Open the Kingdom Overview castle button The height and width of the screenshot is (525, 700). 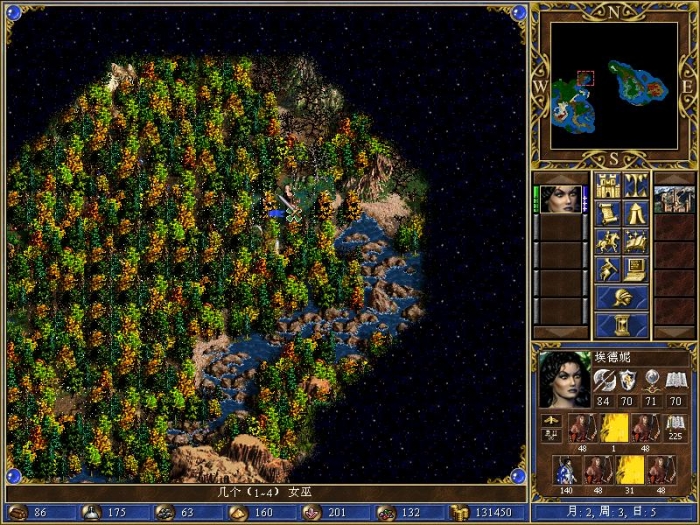[609, 185]
